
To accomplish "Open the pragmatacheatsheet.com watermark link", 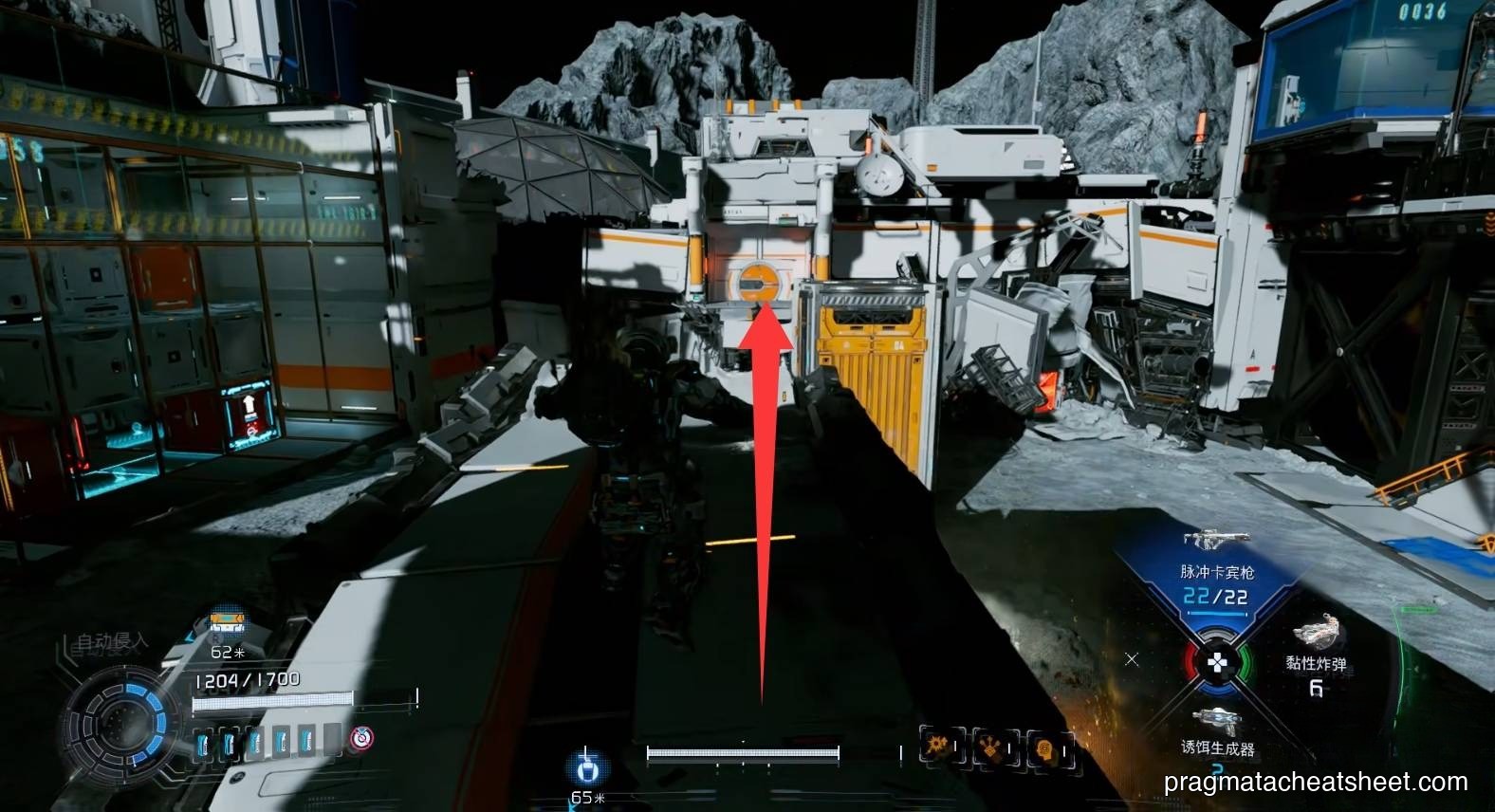I will click(x=1316, y=783).
